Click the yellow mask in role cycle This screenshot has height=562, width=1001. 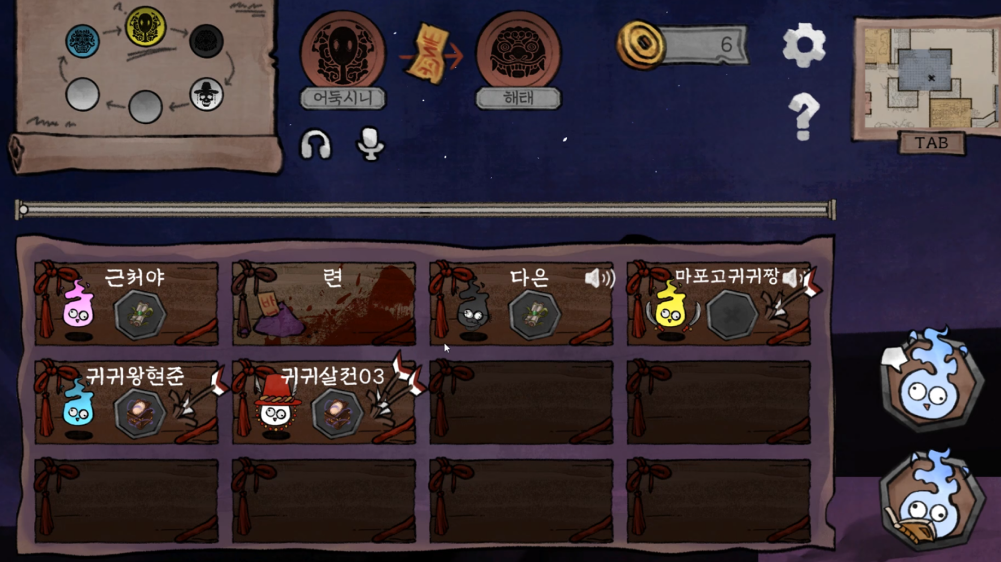[145, 26]
